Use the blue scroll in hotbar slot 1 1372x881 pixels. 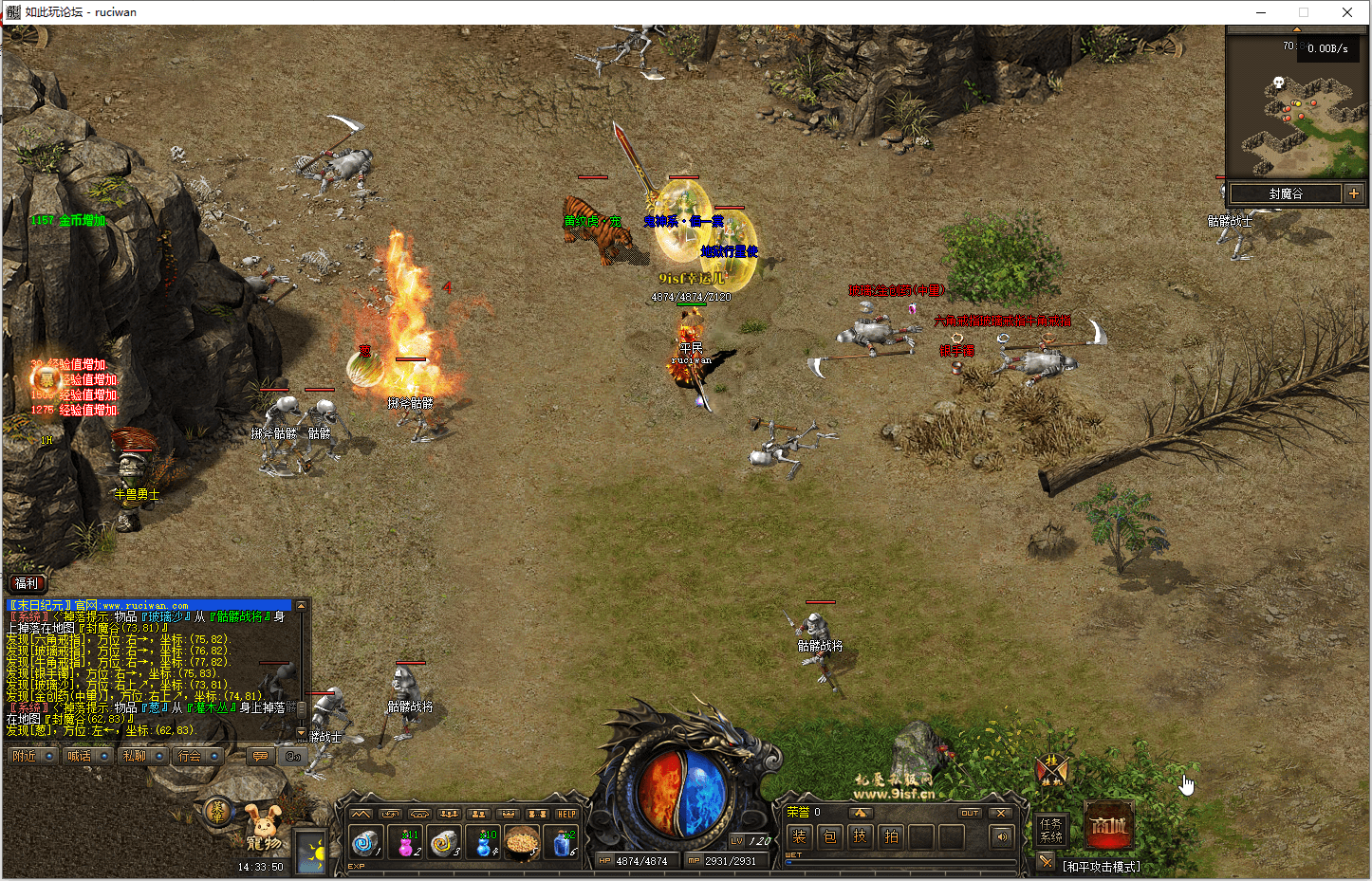click(365, 842)
